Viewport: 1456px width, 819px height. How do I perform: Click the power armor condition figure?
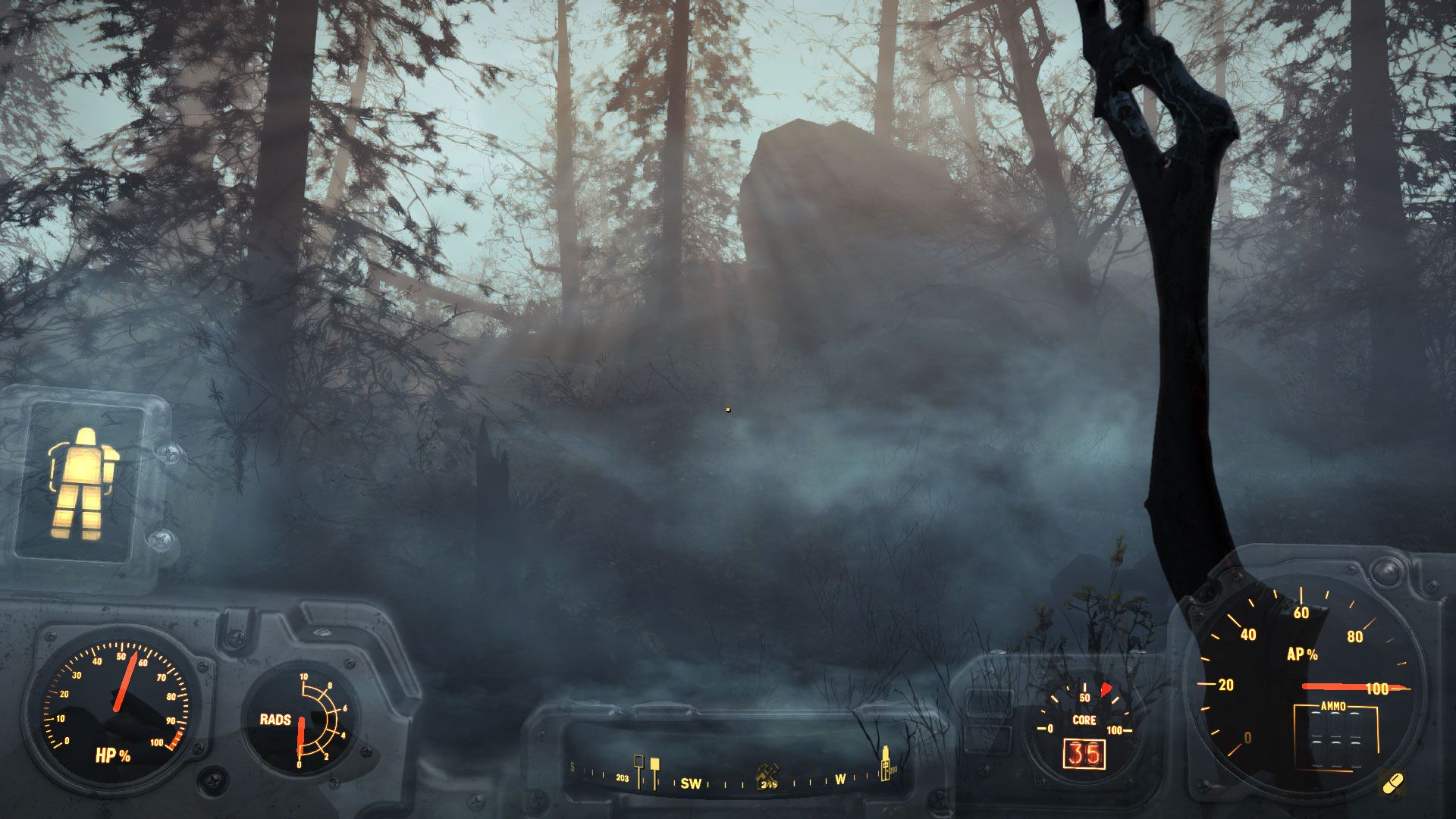coord(83,484)
